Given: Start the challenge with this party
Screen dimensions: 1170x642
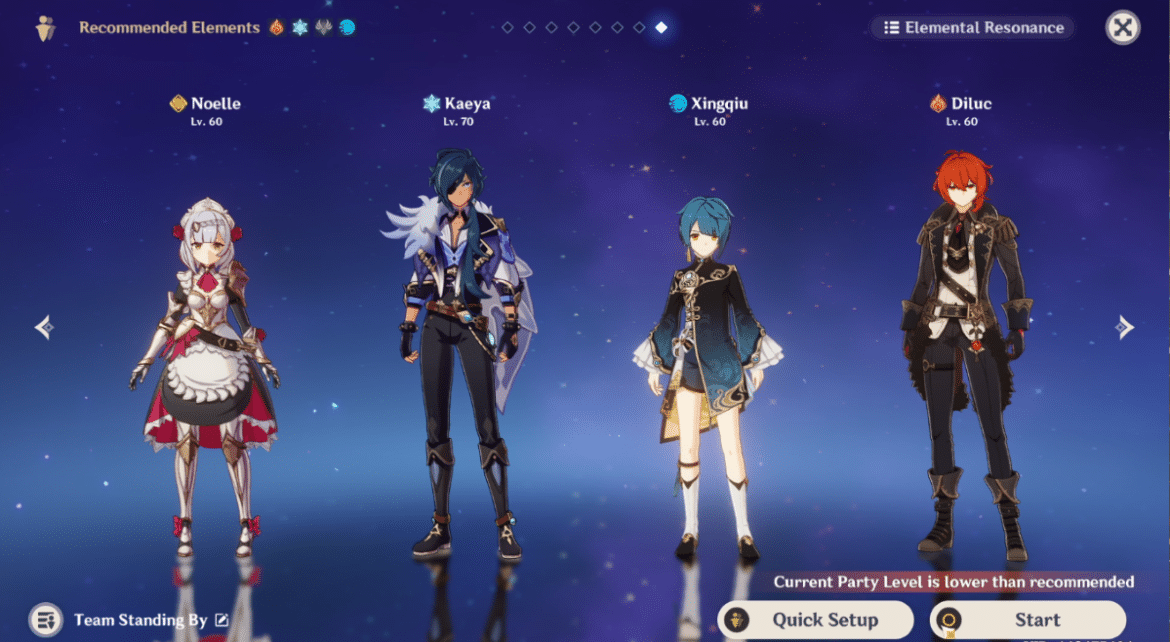Looking at the screenshot, I should click(1027, 620).
